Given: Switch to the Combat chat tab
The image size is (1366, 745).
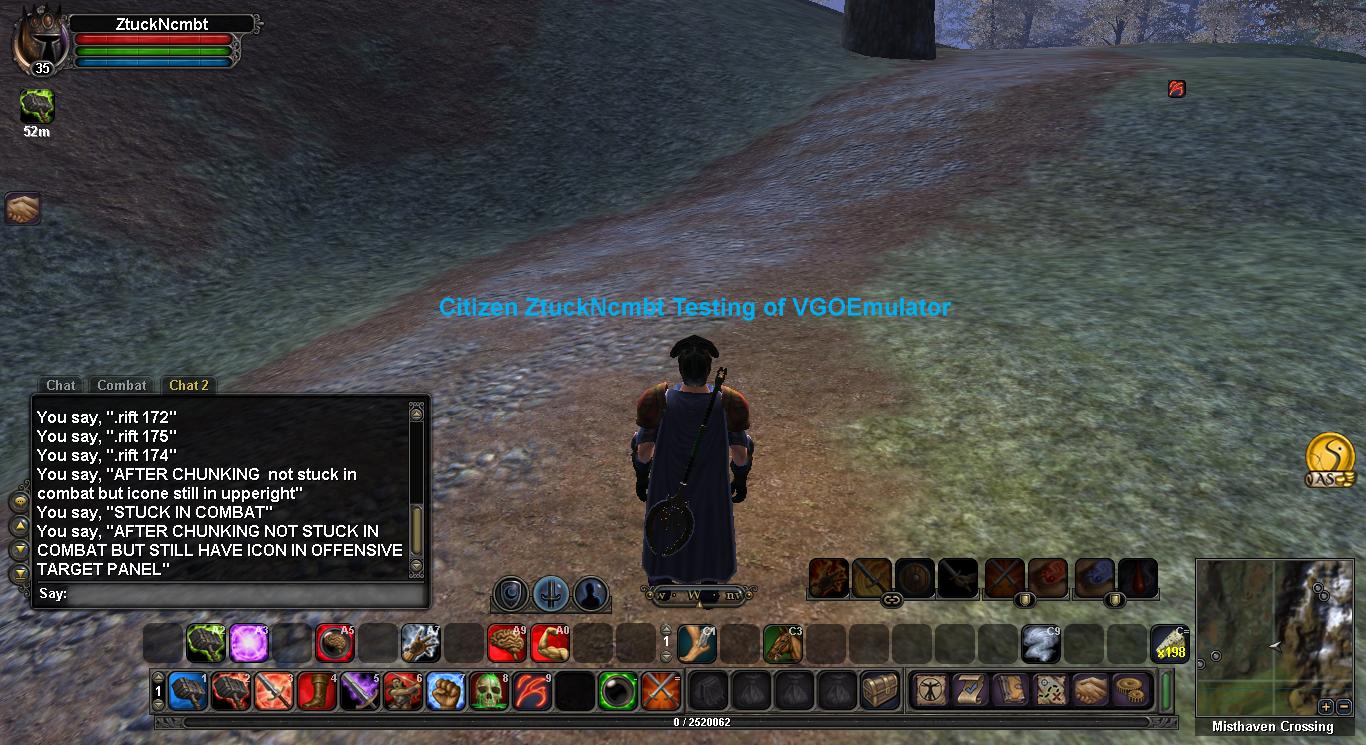Looking at the screenshot, I should (x=122, y=385).
